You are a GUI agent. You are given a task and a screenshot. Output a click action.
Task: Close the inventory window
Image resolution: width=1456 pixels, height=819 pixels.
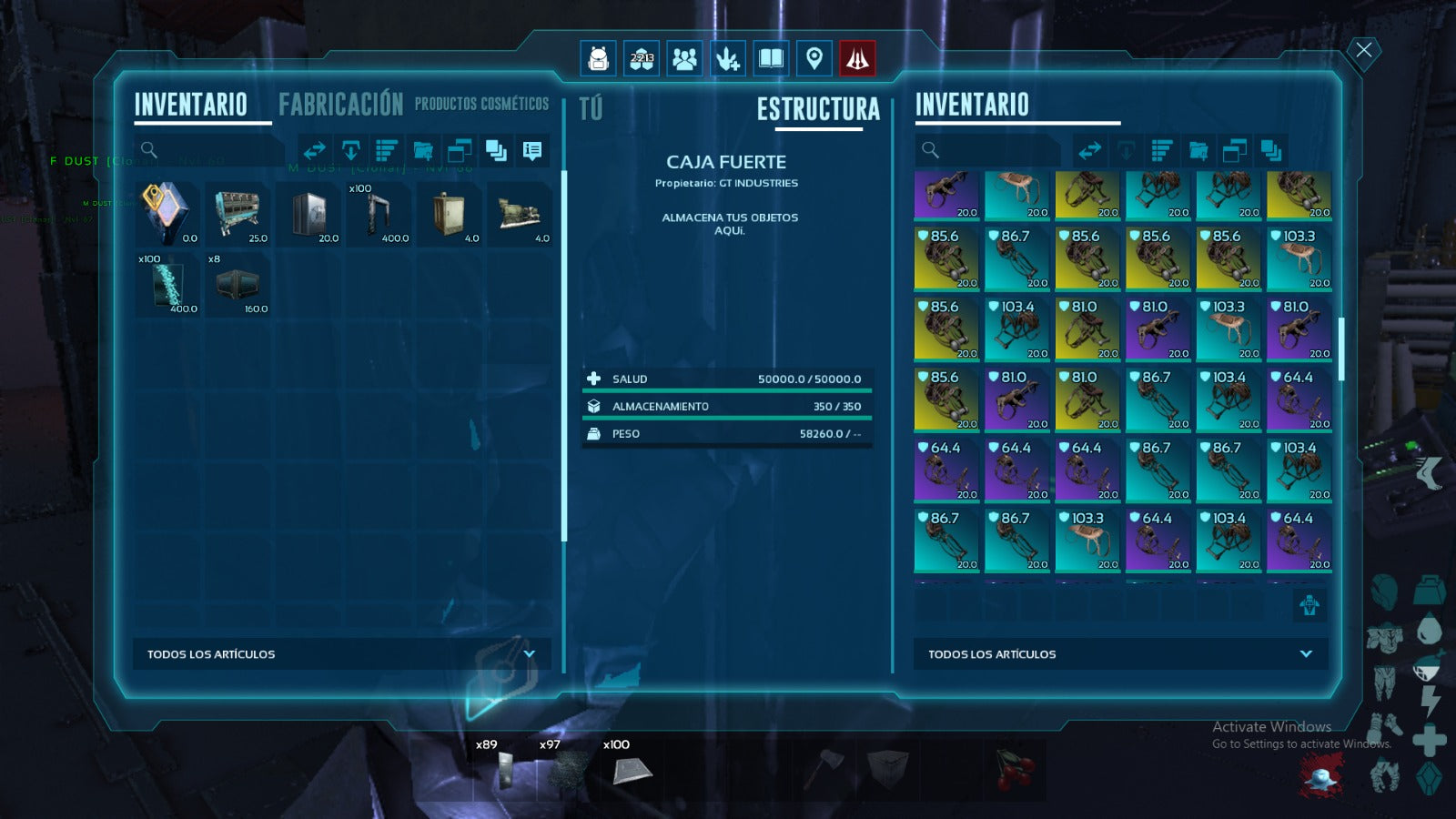point(1363,50)
